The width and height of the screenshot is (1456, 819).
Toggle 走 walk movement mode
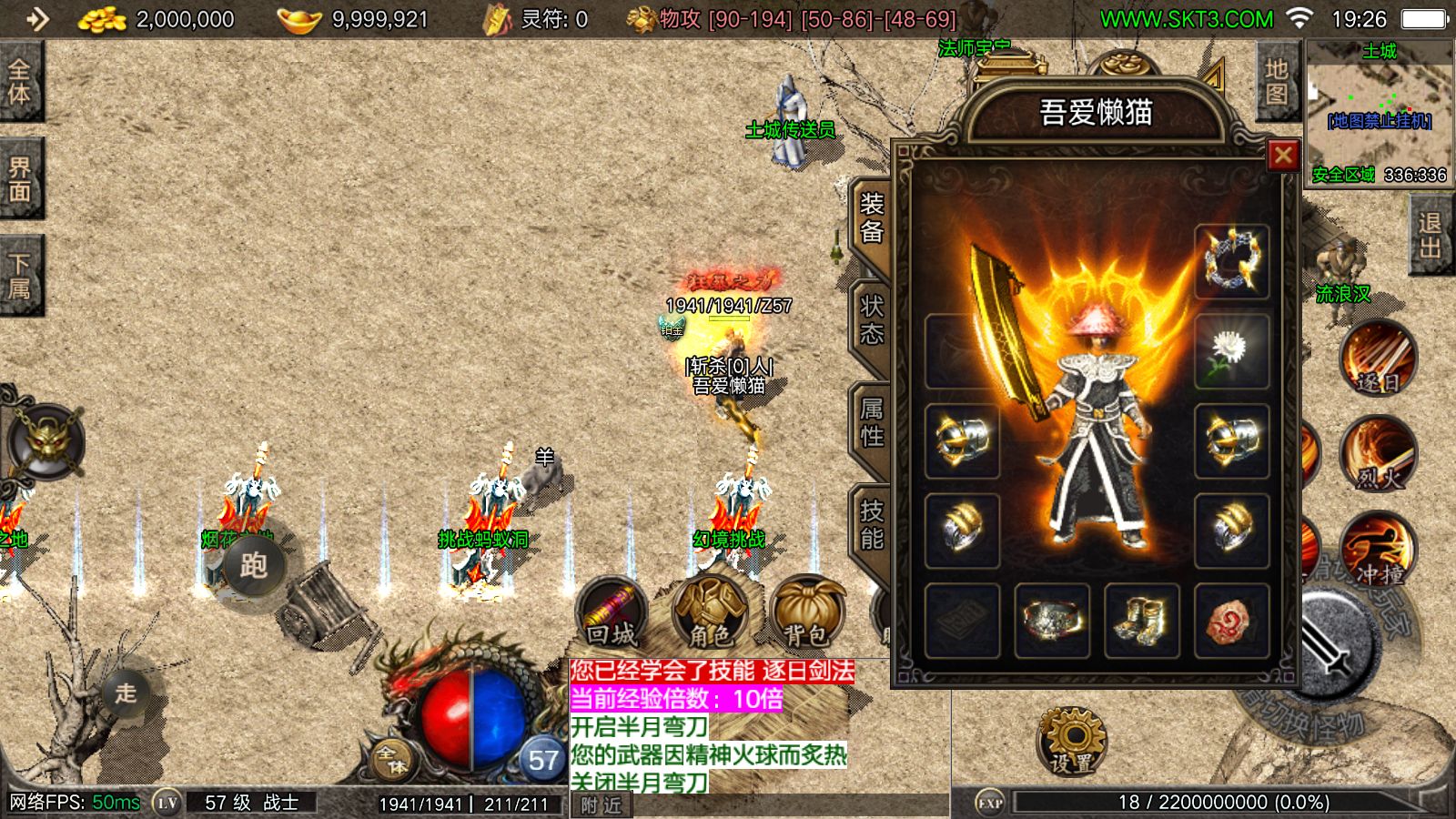pos(126,693)
